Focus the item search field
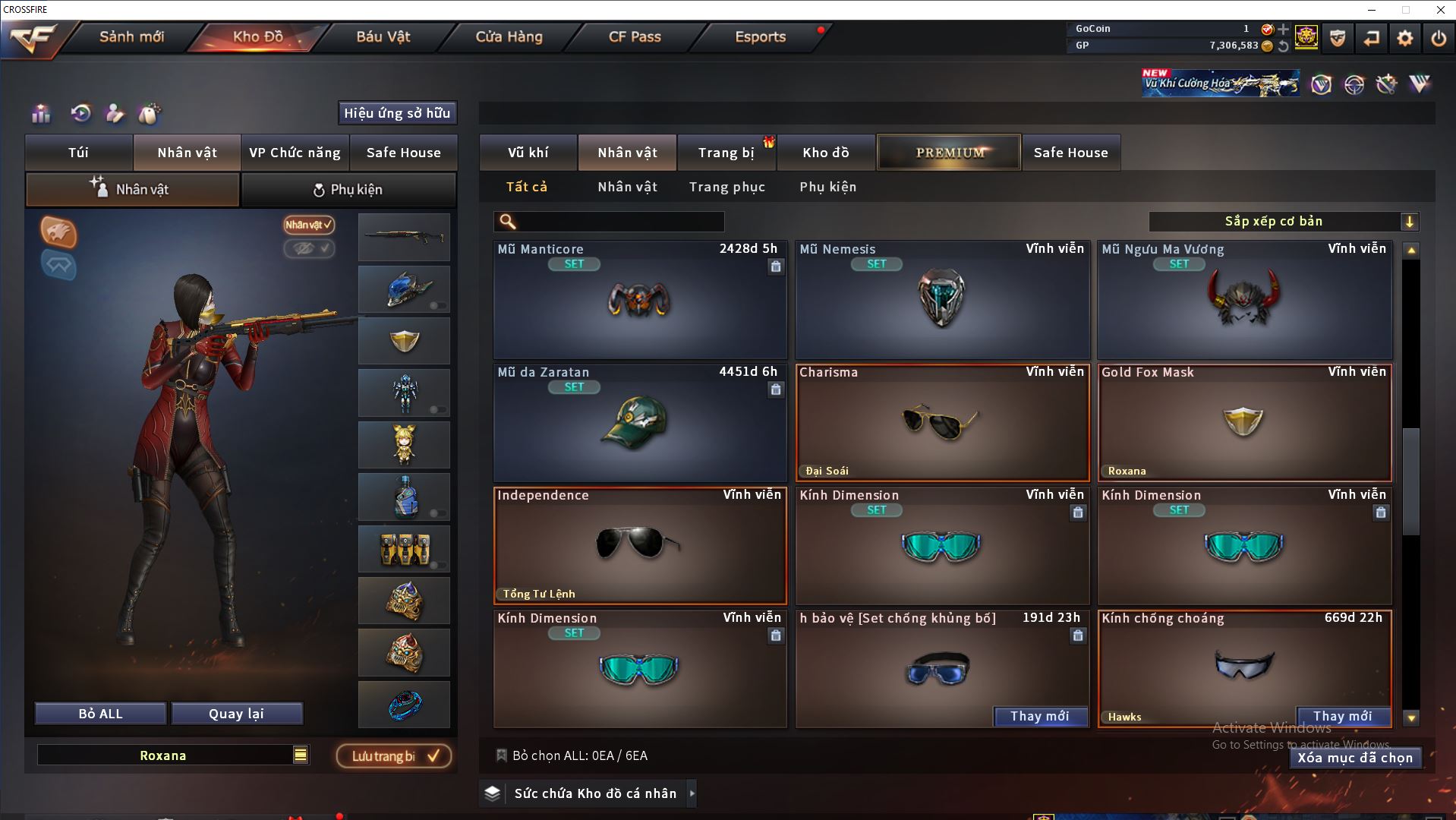 (619, 222)
